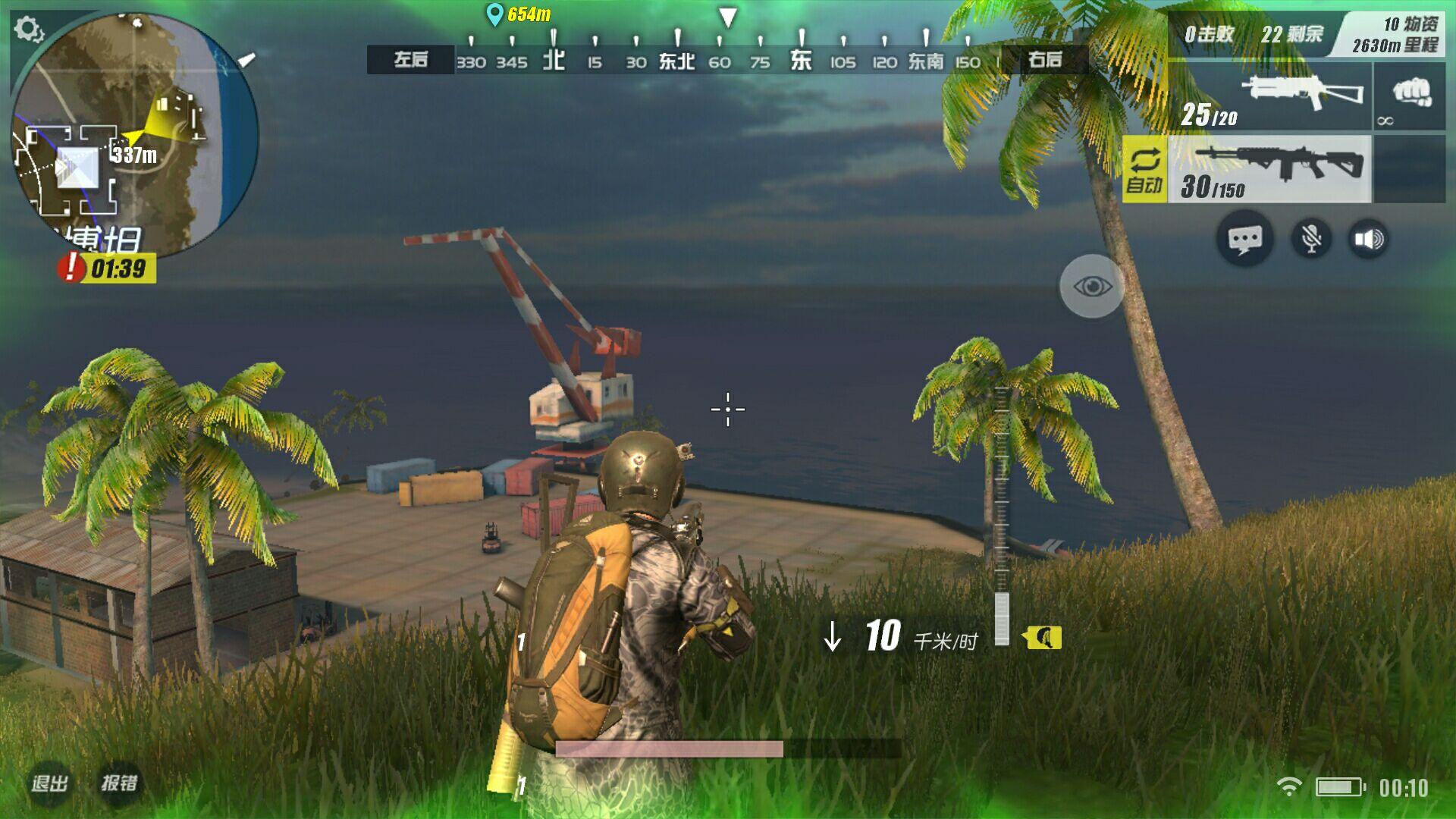The image size is (1456, 819).
Task: Expand the circular minimap
Action: pos(135,136)
